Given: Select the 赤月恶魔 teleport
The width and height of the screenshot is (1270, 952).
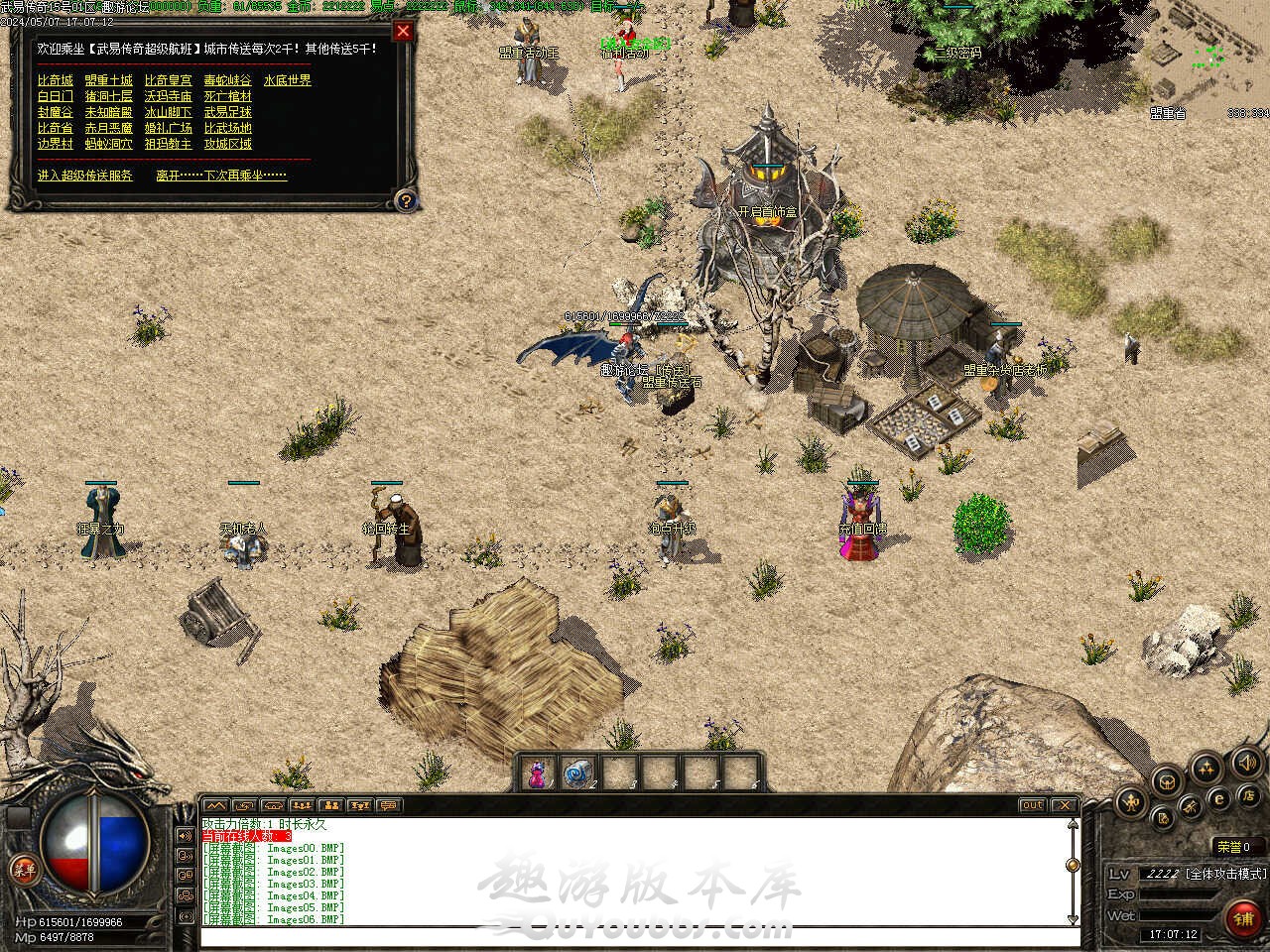Looking at the screenshot, I should pos(108,128).
